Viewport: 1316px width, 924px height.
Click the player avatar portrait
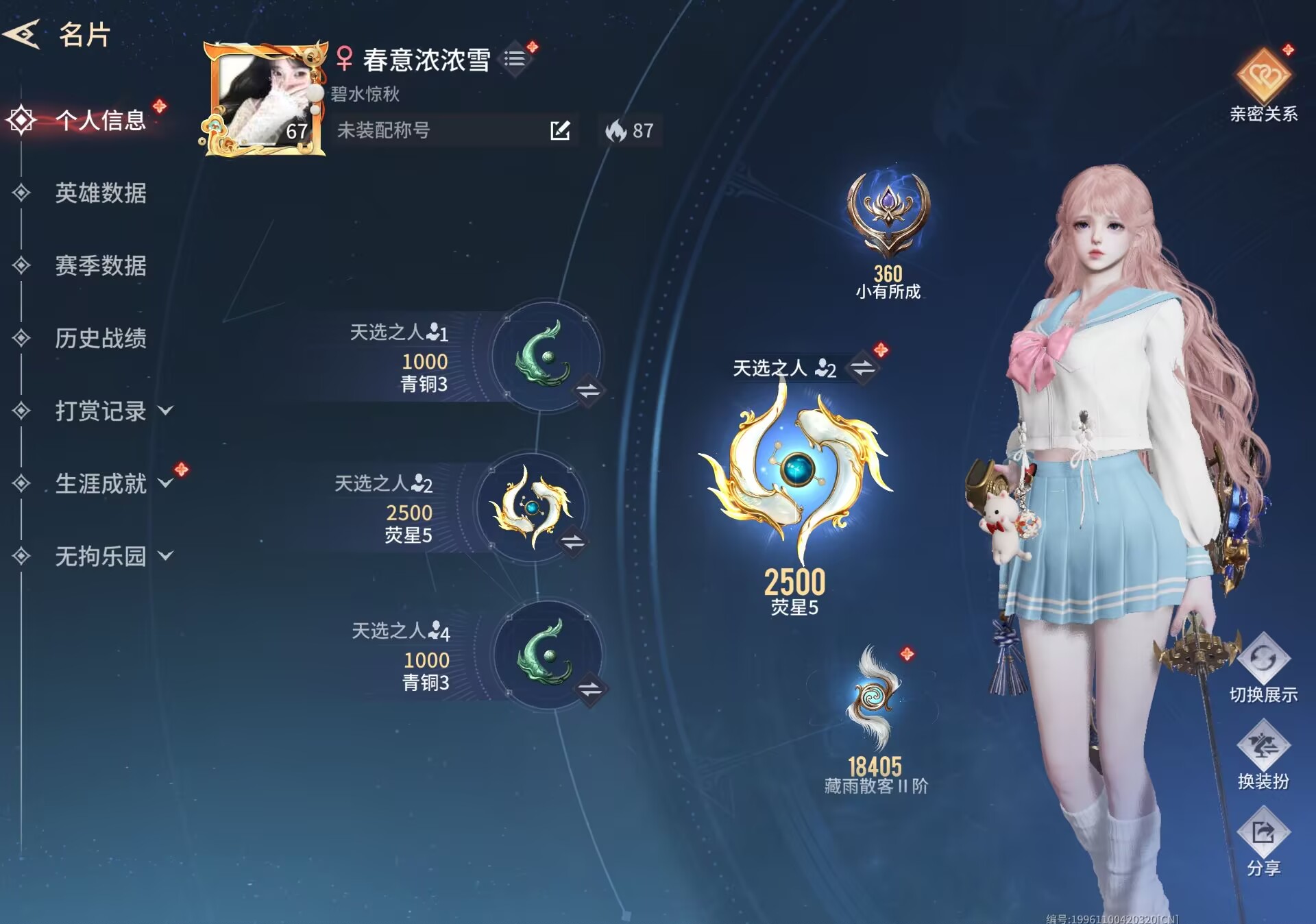(264, 99)
